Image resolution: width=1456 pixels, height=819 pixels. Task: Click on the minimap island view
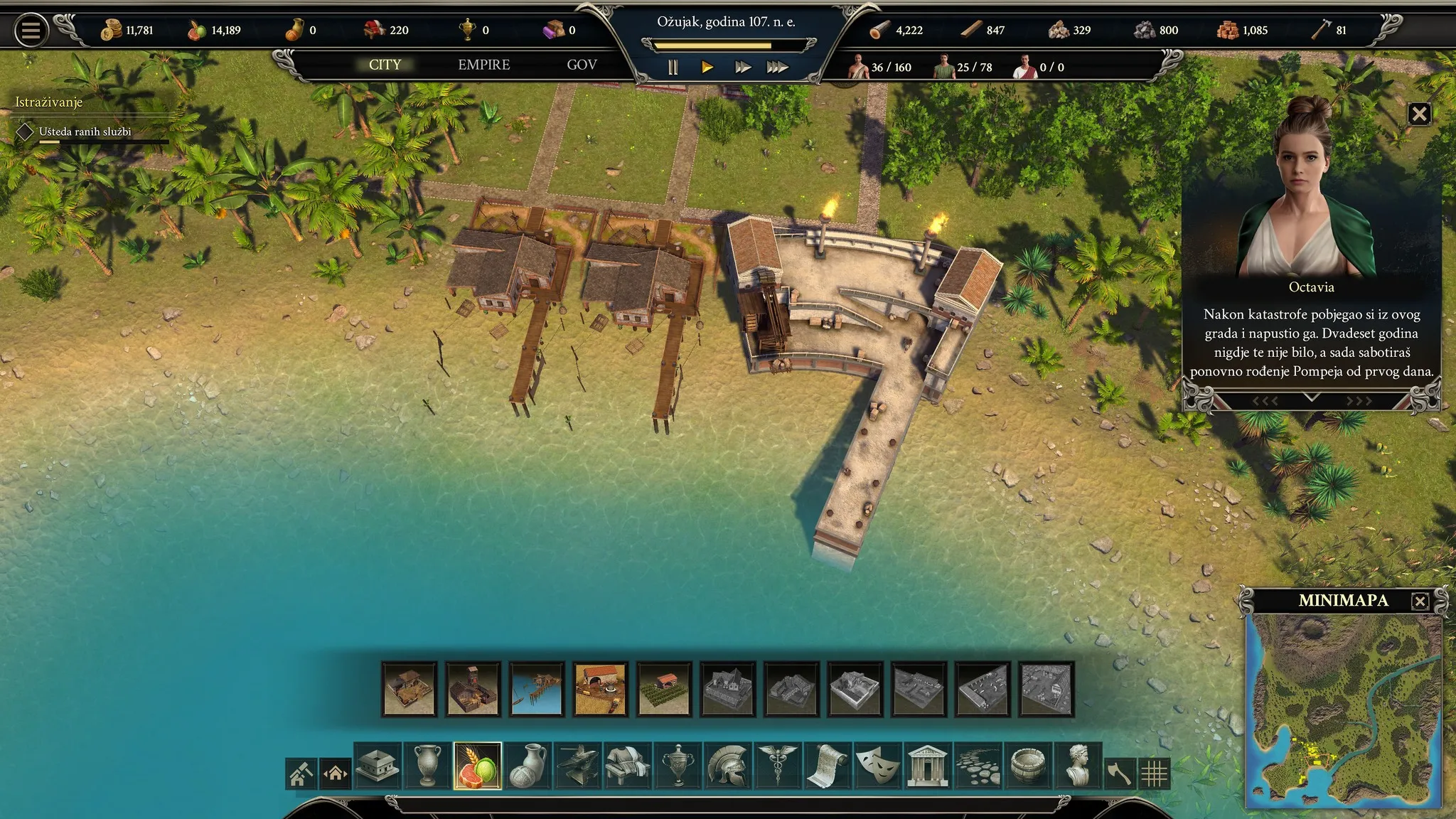(x=1344, y=711)
